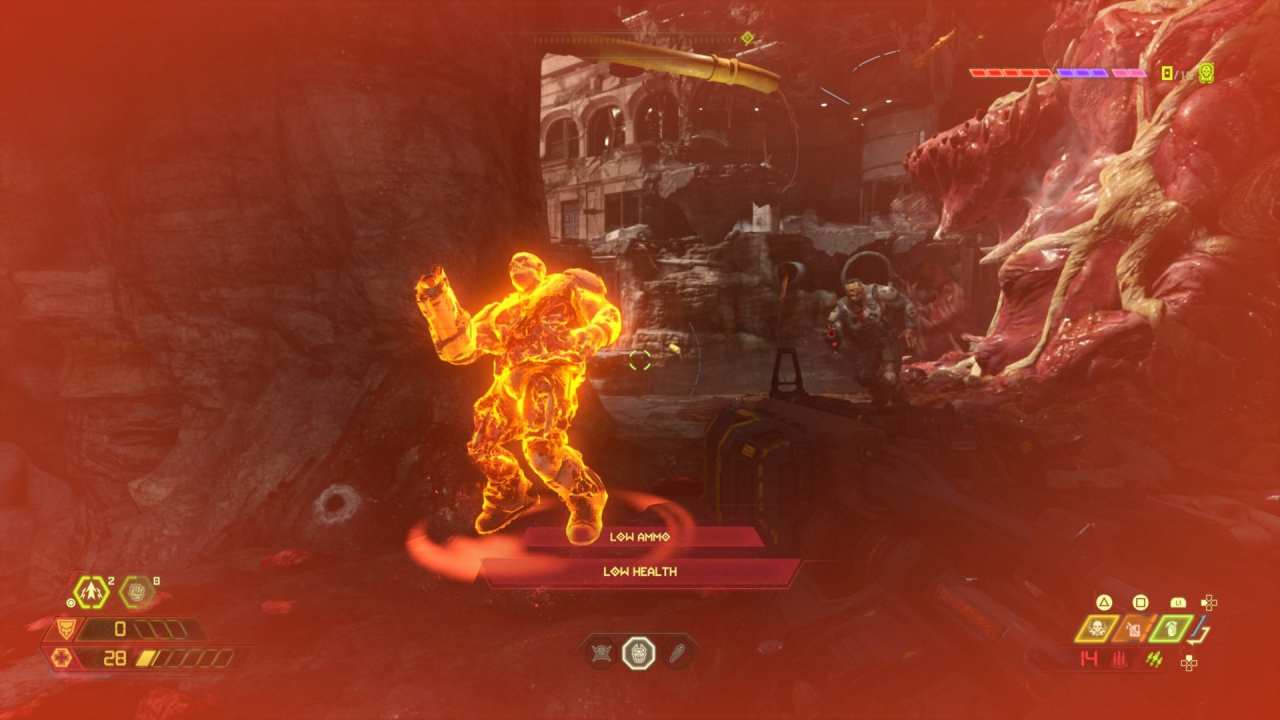This screenshot has width=1280, height=720.
Task: Toggle the Triangle button prompt
Action: (x=1105, y=602)
